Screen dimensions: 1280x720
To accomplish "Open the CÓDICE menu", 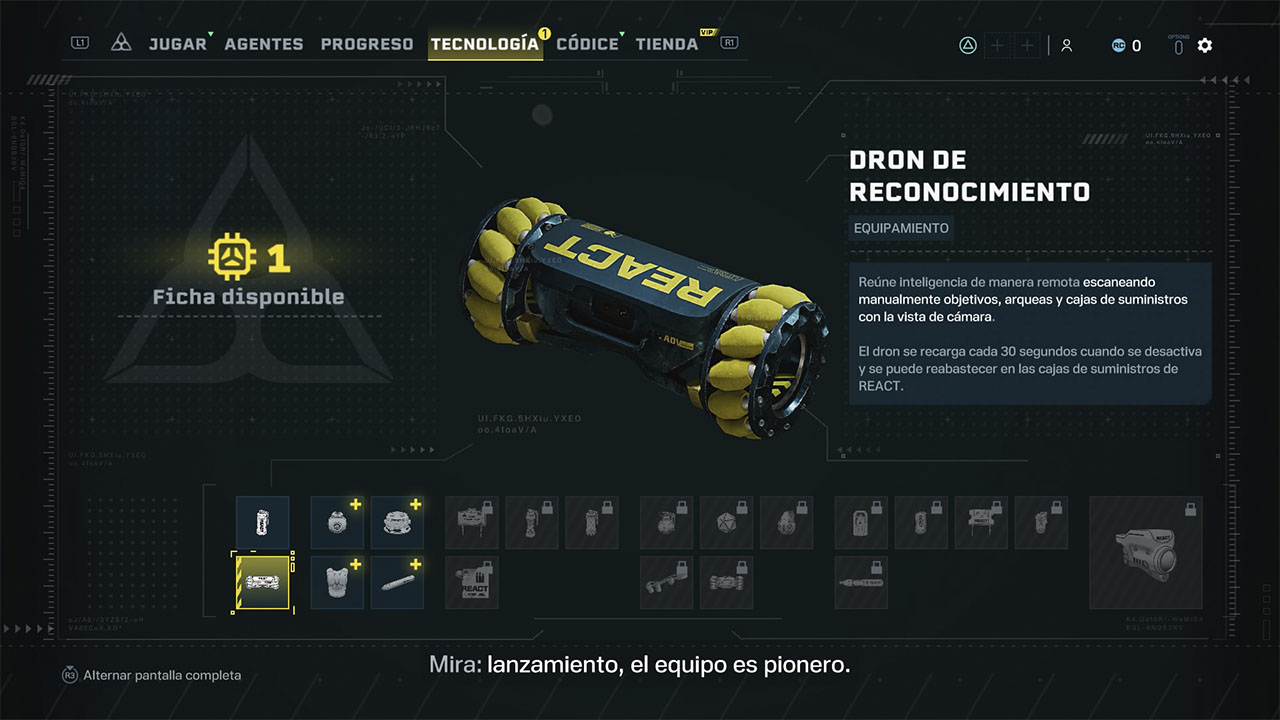I will tap(587, 43).
